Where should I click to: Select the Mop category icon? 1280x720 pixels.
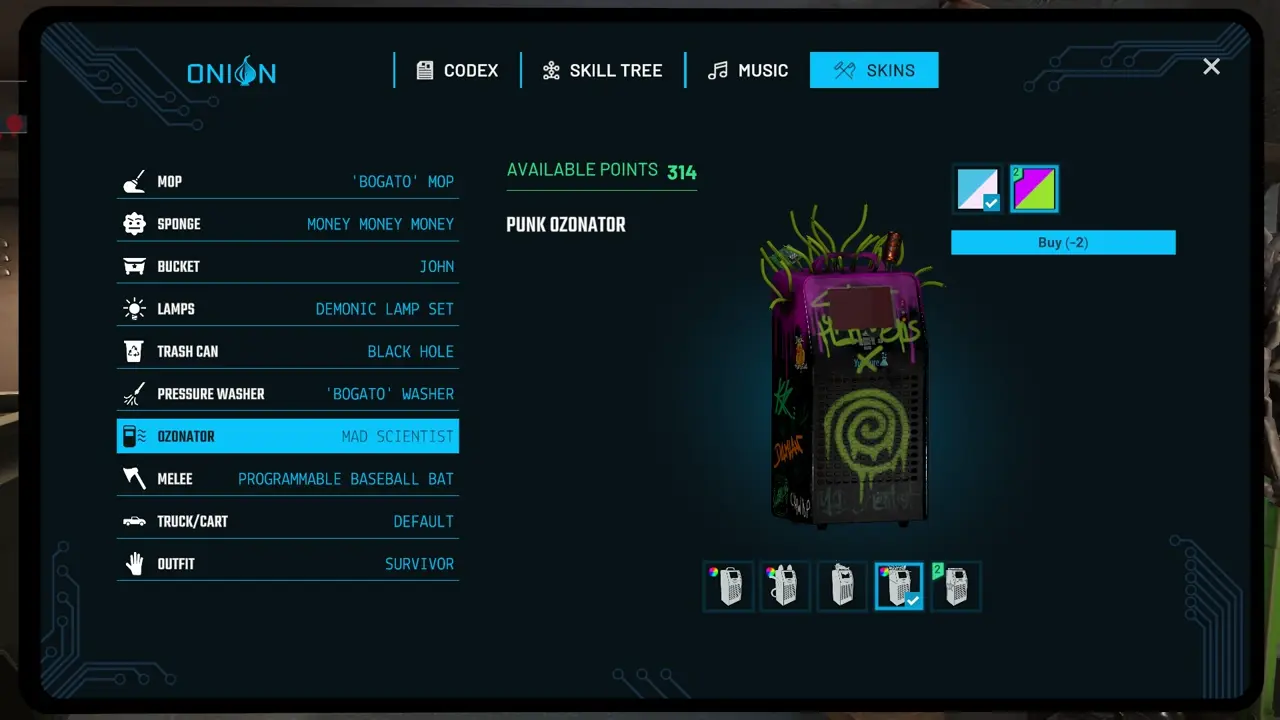click(134, 181)
